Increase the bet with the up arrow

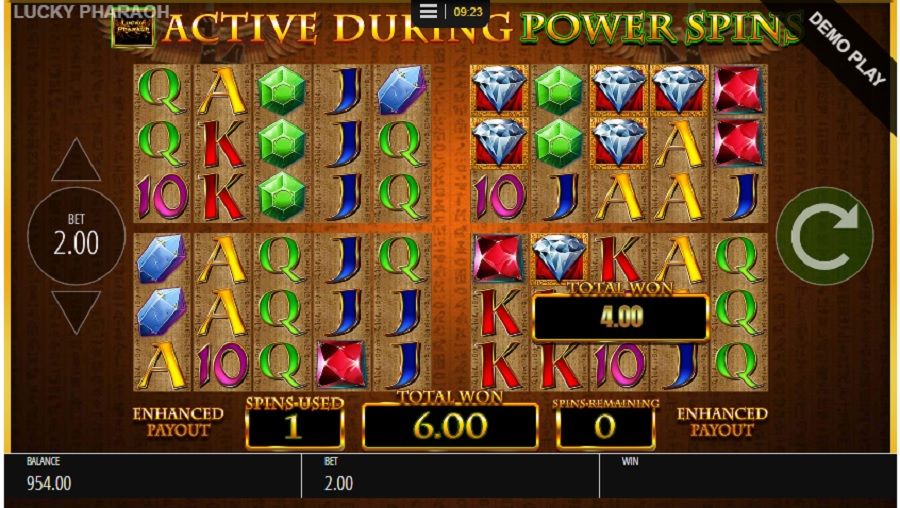pyautogui.click(x=76, y=161)
